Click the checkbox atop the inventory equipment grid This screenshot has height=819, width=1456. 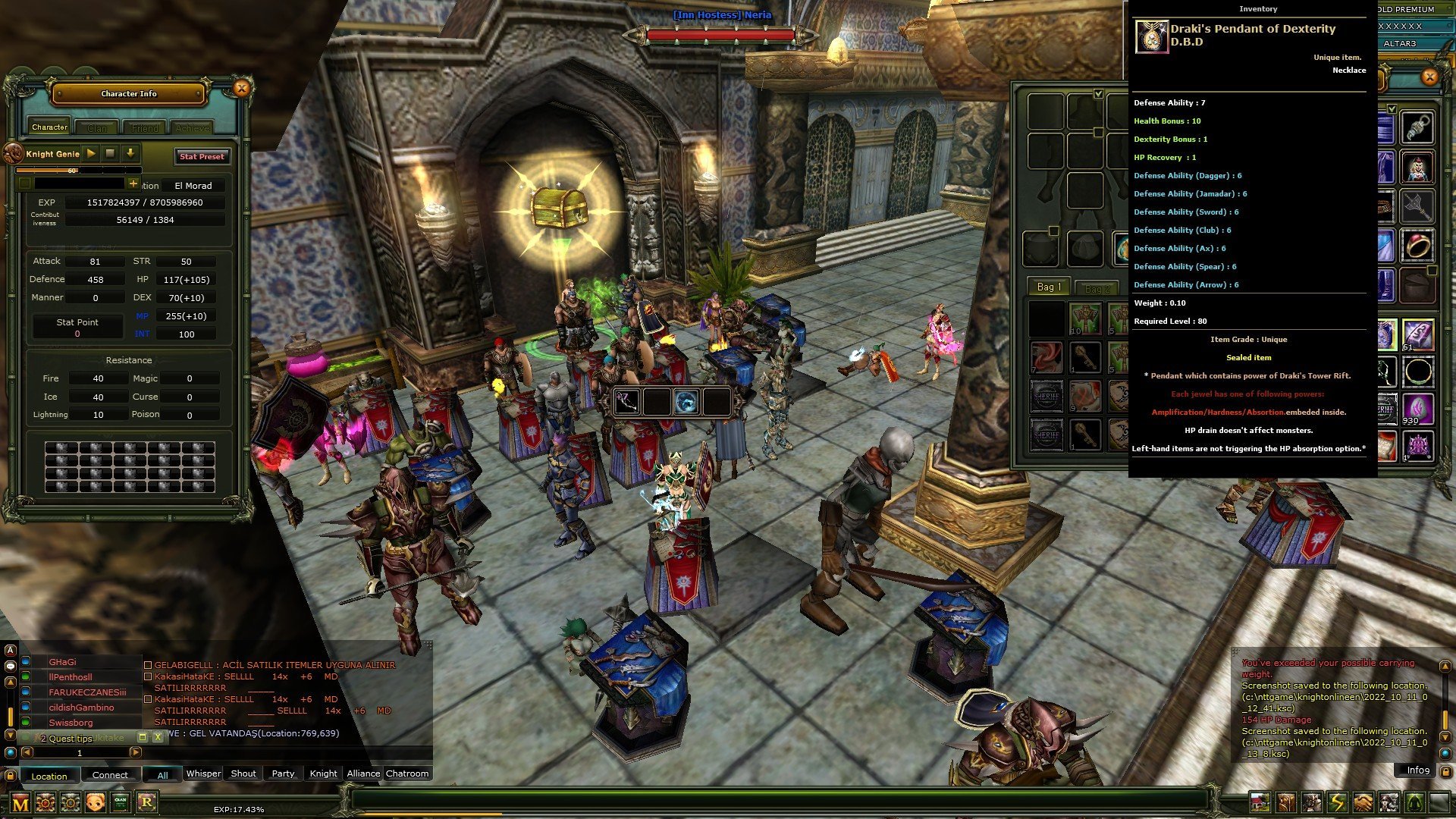click(1099, 94)
